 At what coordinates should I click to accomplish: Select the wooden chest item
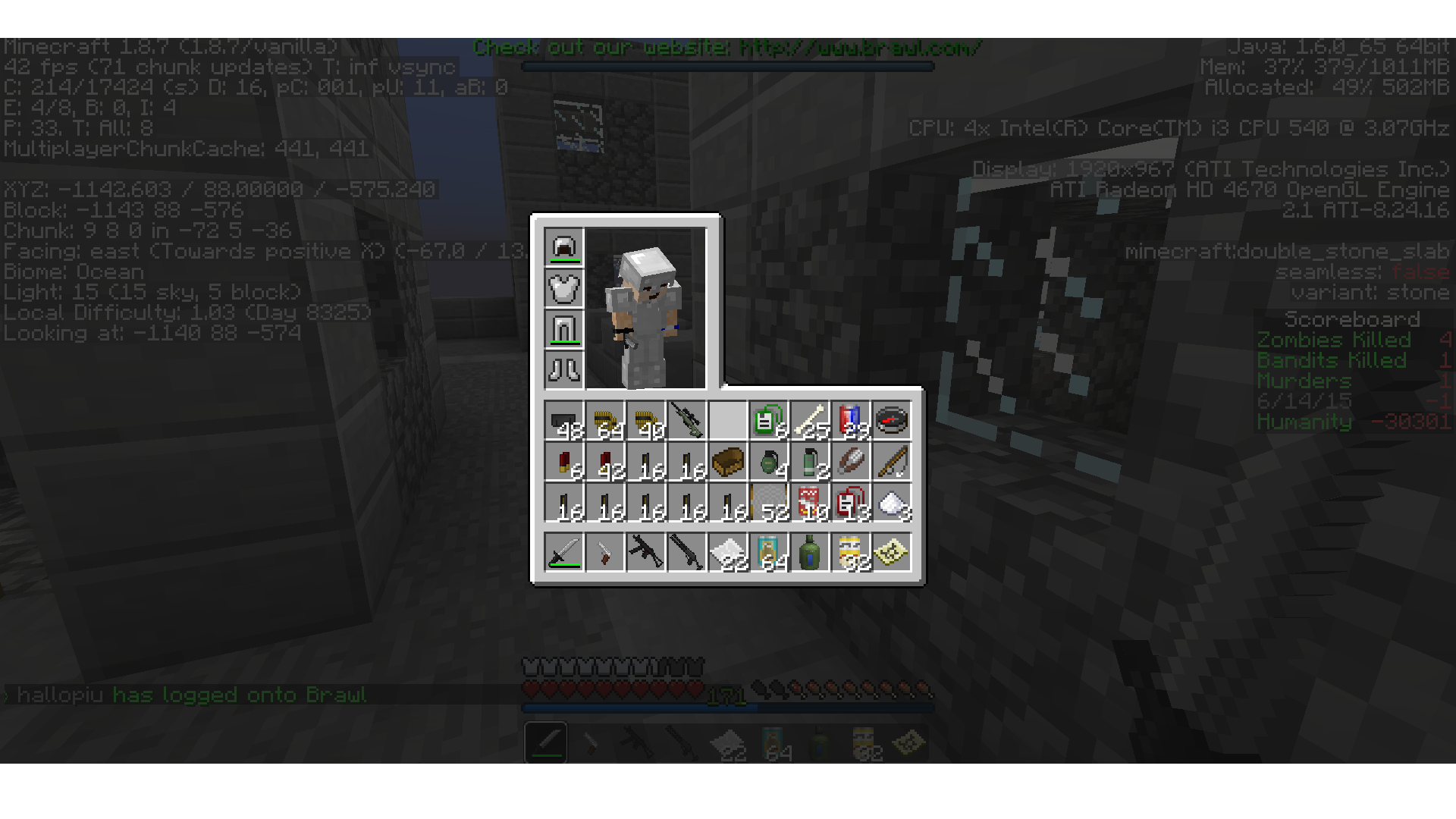[x=727, y=461]
